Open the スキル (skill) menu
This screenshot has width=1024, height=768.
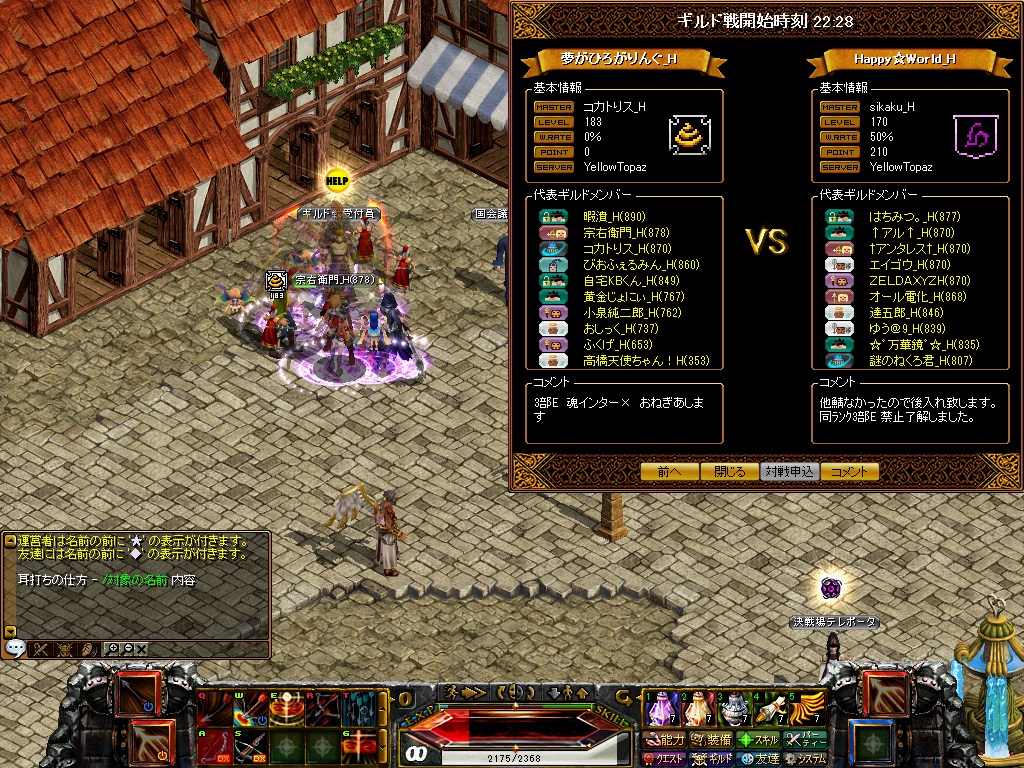click(760, 740)
